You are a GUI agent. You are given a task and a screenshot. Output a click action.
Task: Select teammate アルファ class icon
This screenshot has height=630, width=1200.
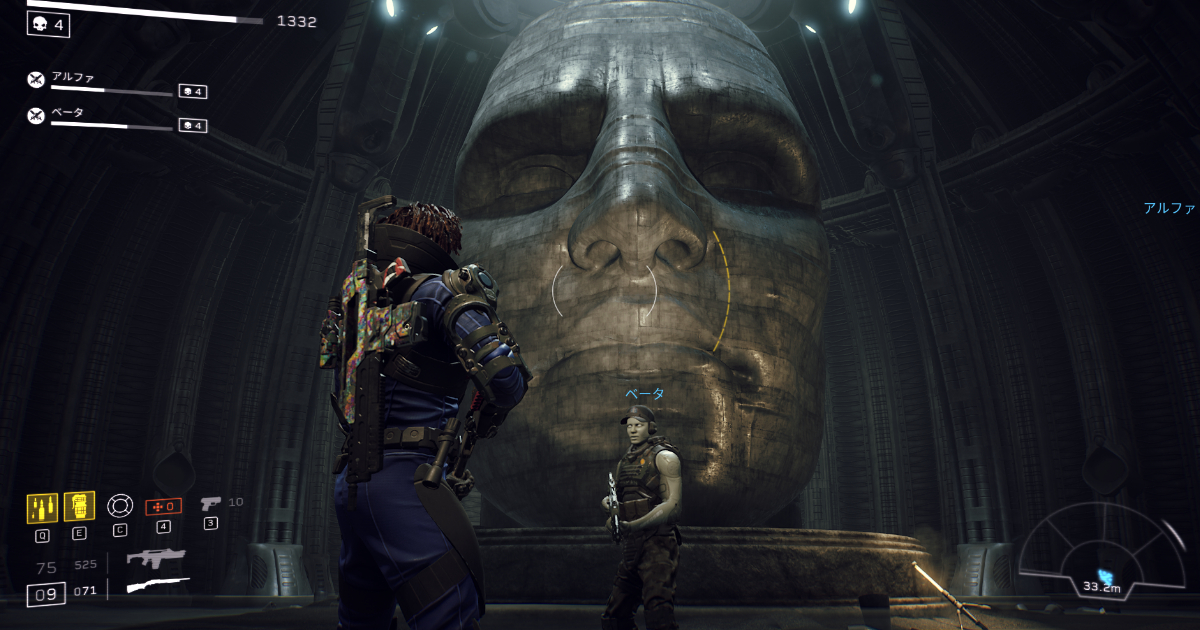36,80
